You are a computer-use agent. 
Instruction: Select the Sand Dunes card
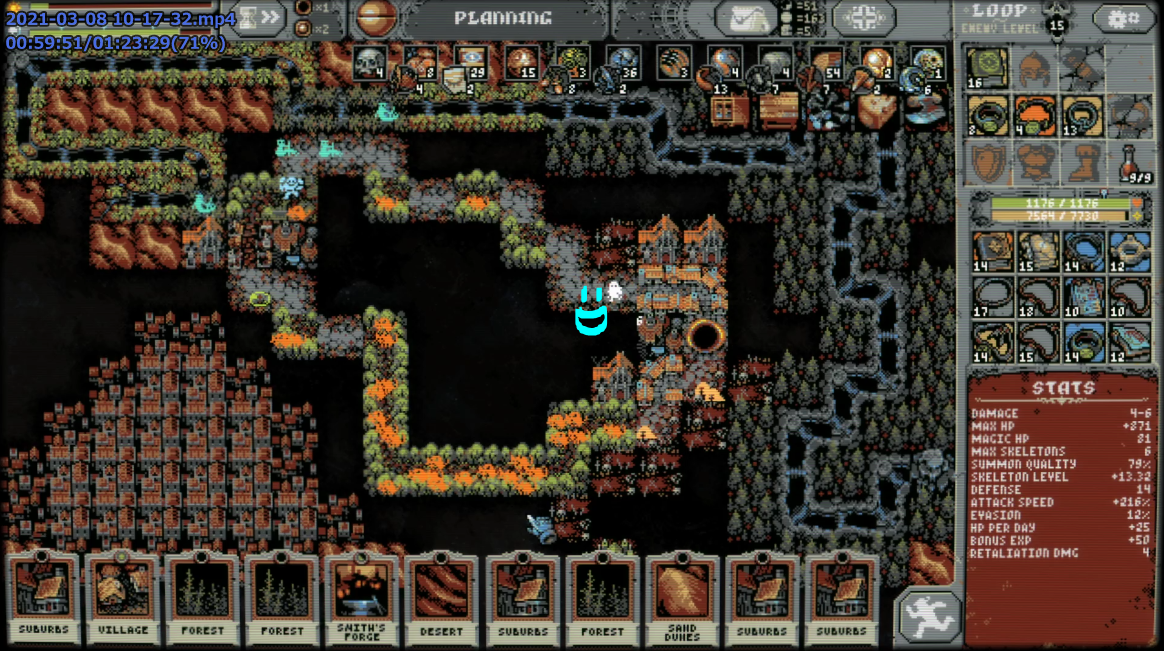tap(682, 597)
